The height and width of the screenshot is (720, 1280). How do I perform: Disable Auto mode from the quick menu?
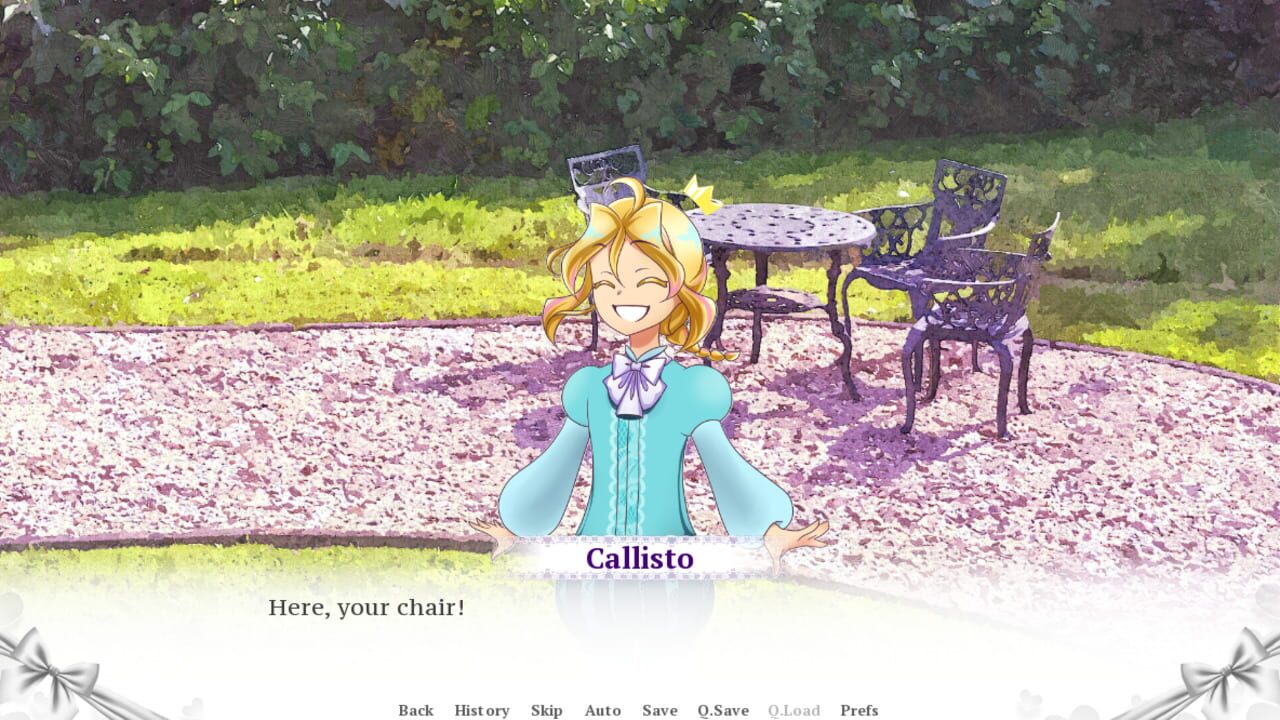[x=603, y=710]
